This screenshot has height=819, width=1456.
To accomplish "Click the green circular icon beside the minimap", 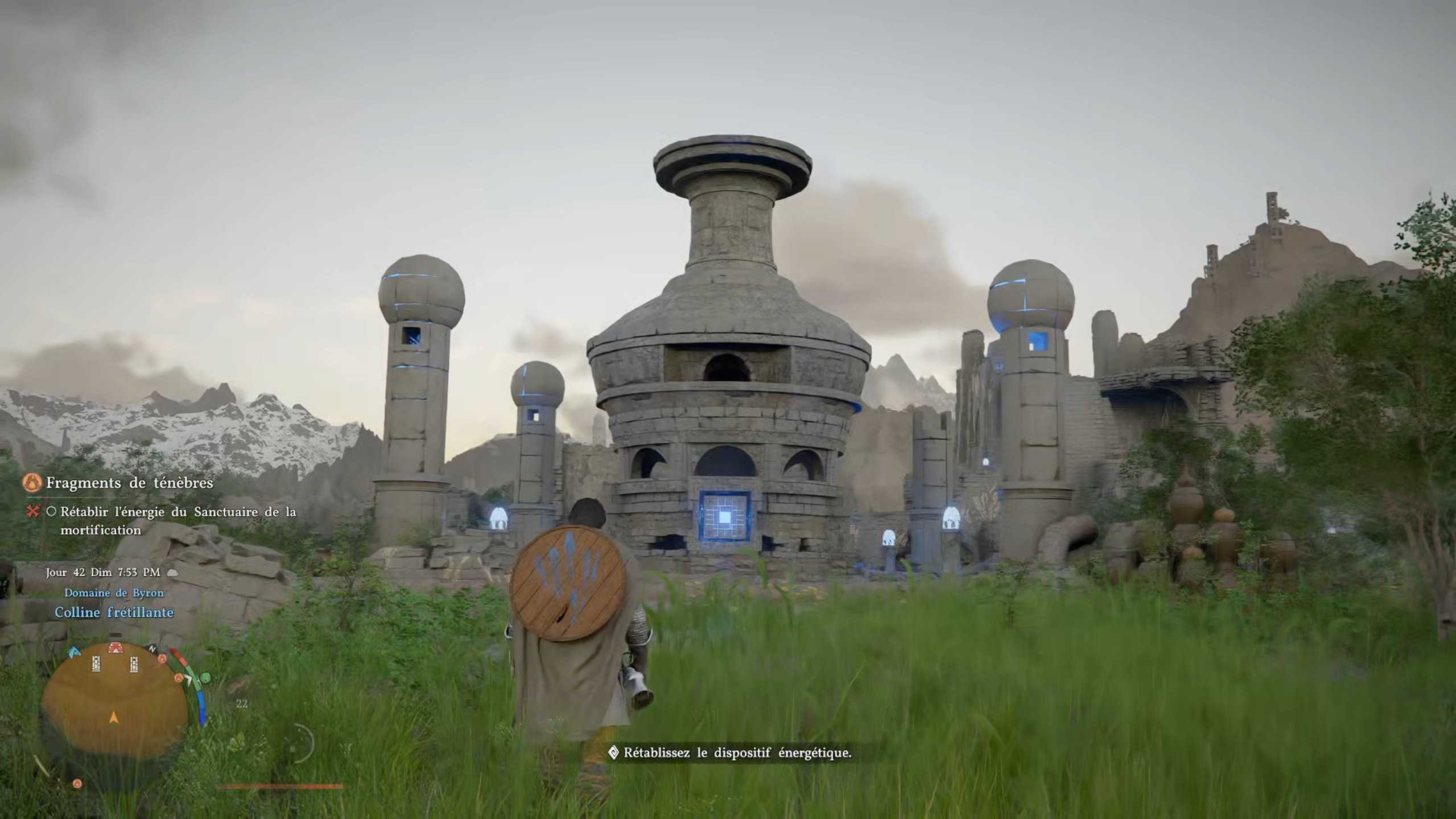I will coord(205,677).
